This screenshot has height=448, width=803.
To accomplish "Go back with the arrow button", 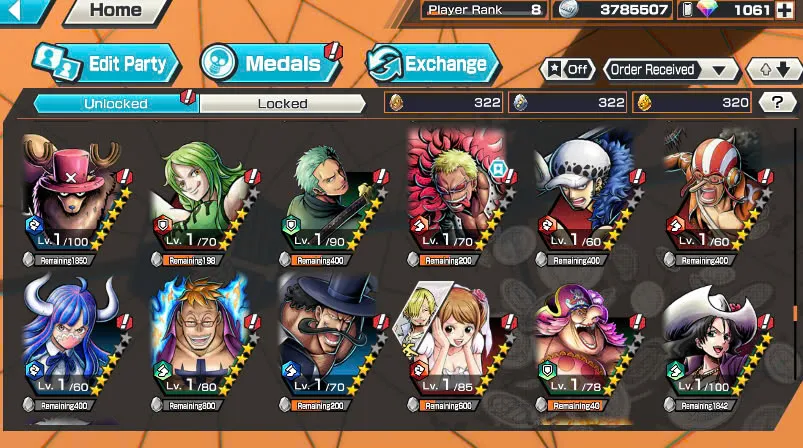I will [x=22, y=11].
